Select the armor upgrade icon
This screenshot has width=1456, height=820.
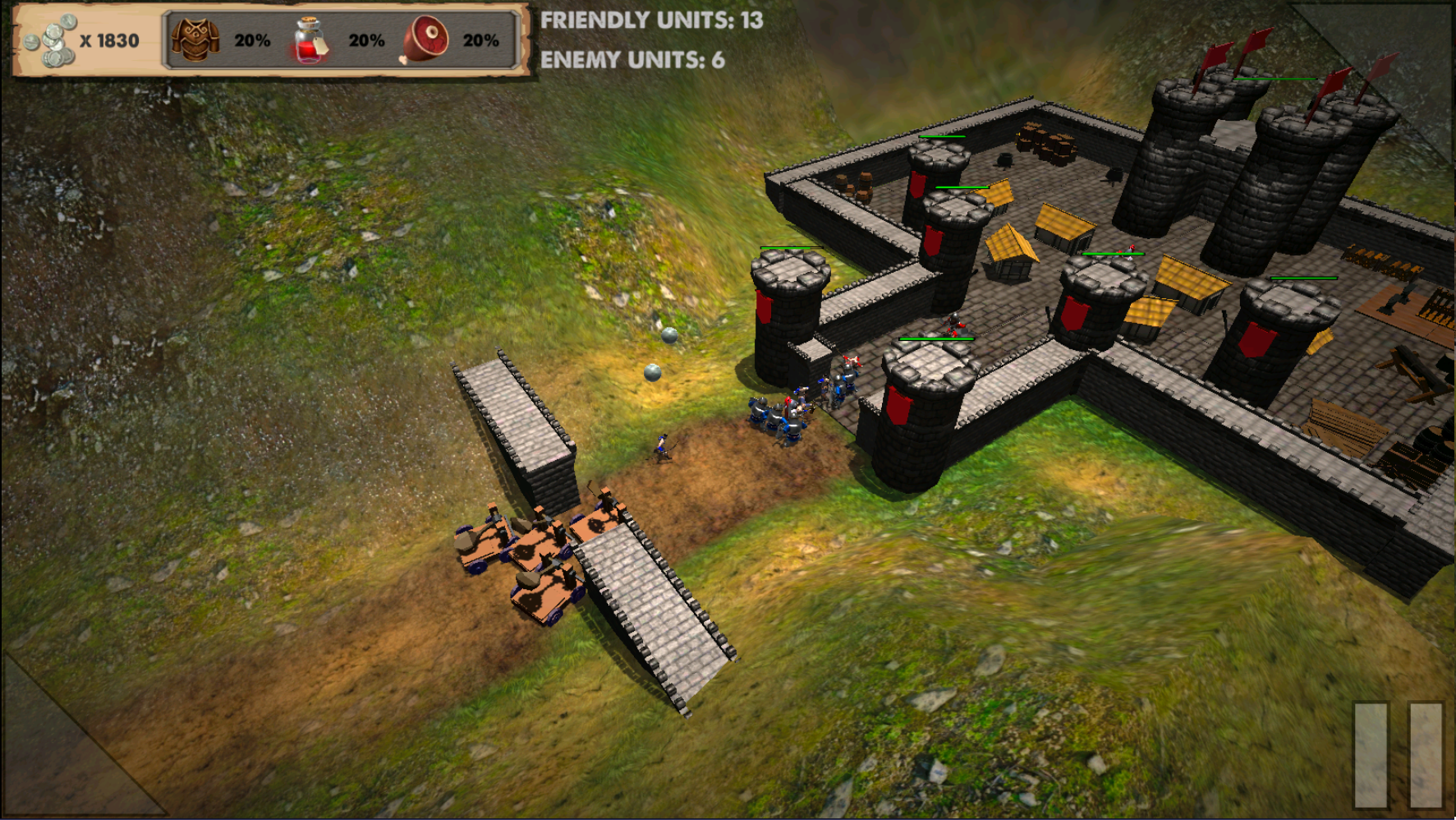point(195,40)
